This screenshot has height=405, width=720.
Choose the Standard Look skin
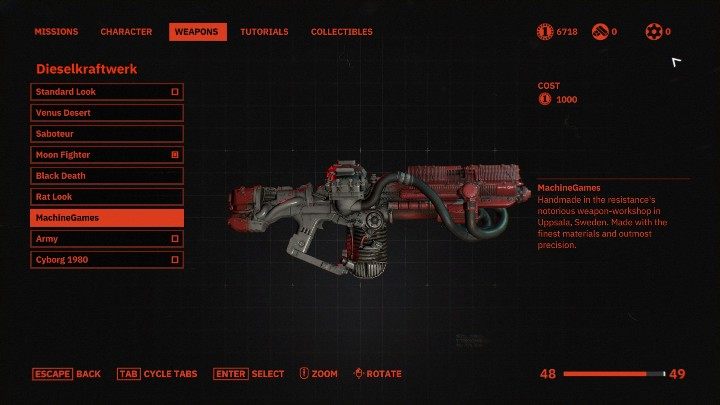pyautogui.click(x=106, y=92)
